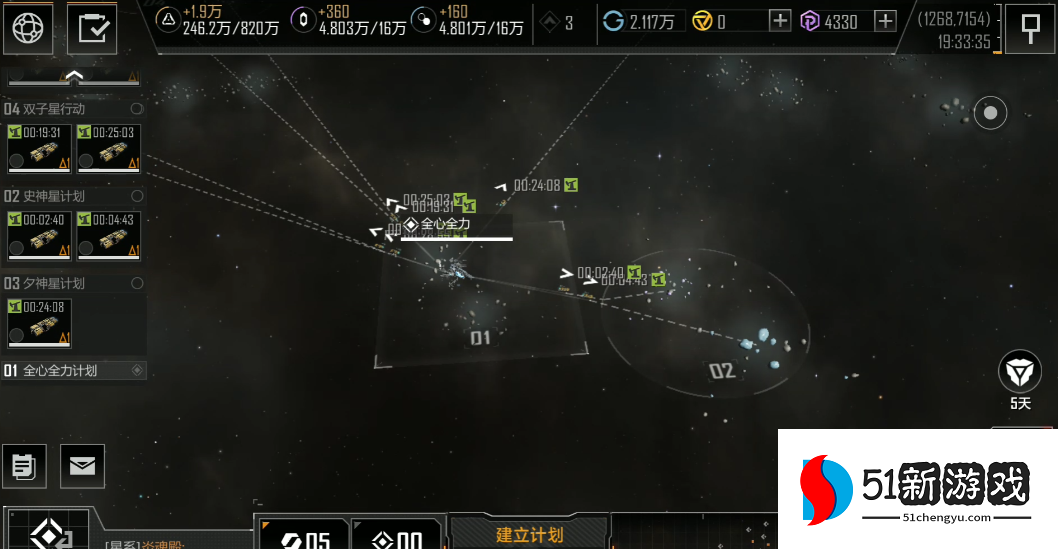Select fleet card with timer 00:04:43
Image resolution: width=1058 pixels, height=549 pixels.
click(108, 236)
